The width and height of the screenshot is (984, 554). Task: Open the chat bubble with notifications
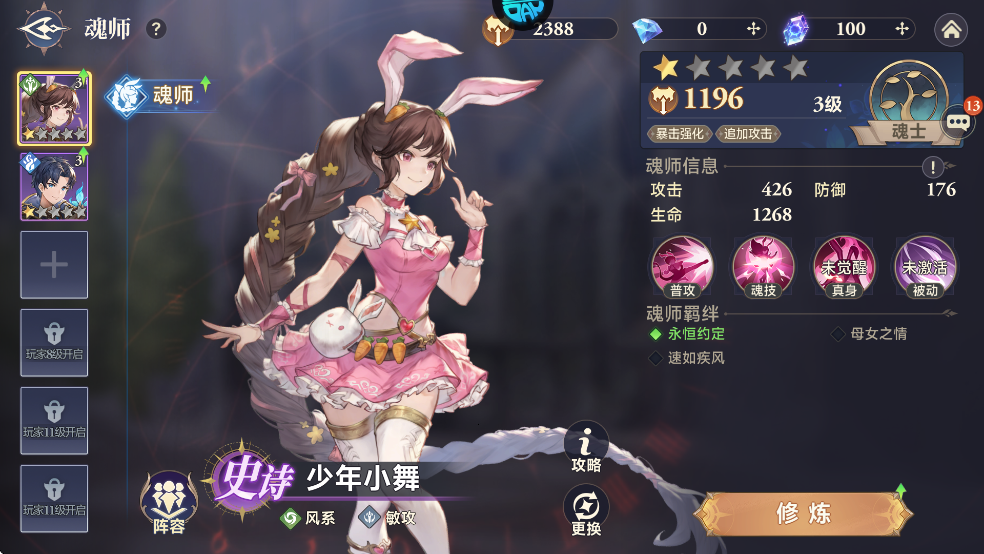pos(958,121)
